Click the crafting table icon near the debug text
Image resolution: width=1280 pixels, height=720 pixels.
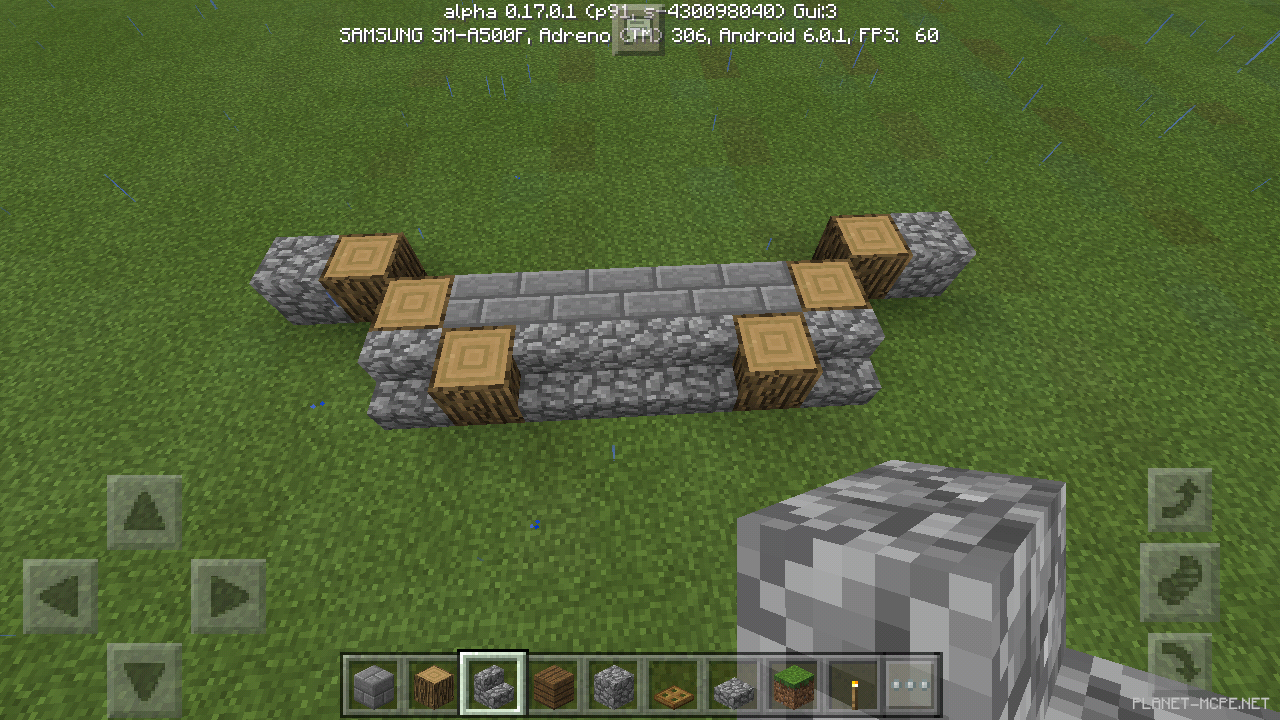639,33
